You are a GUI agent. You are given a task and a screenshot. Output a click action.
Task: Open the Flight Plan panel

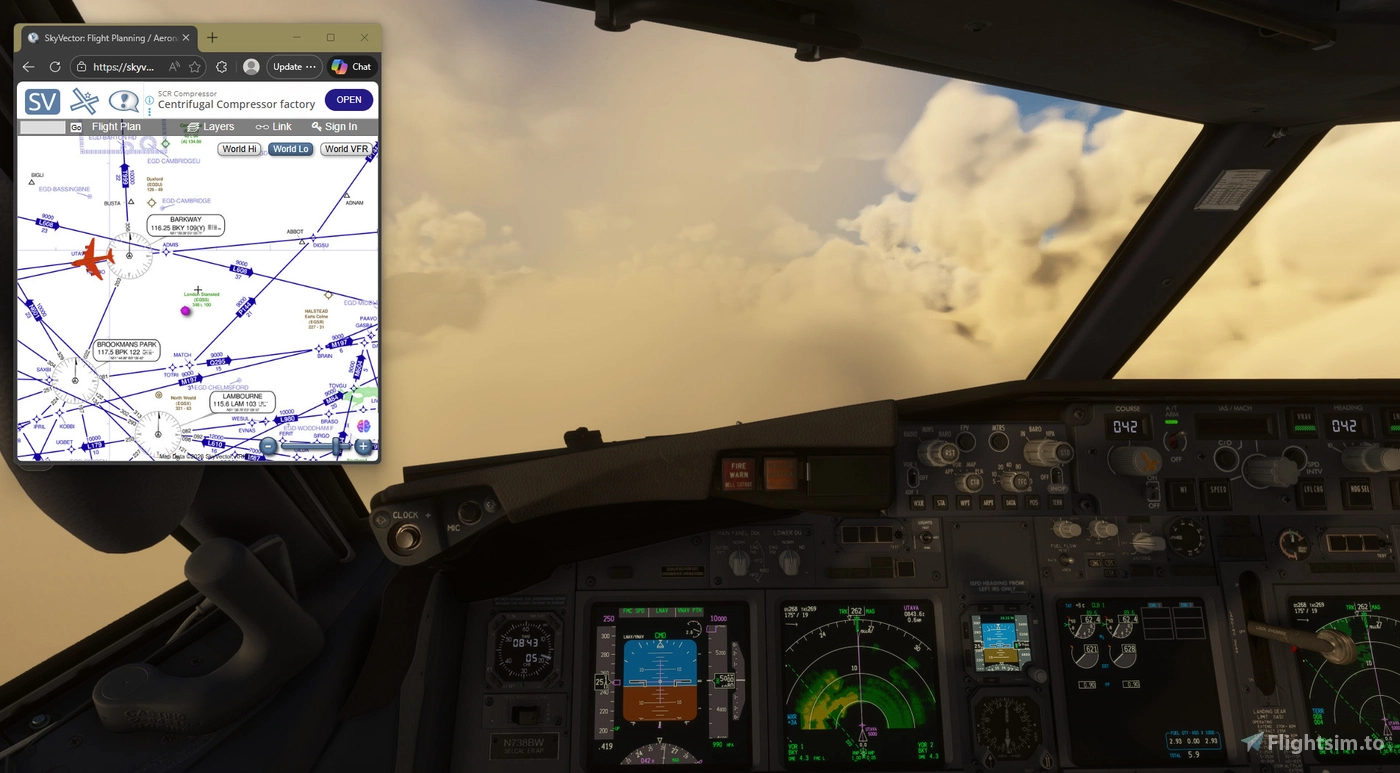[x=116, y=127]
